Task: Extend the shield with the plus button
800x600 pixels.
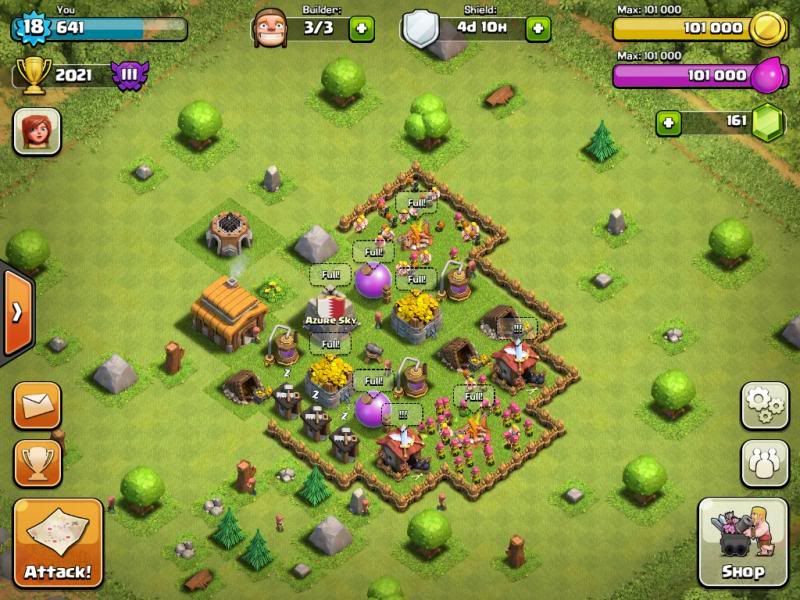Action: coord(537,27)
